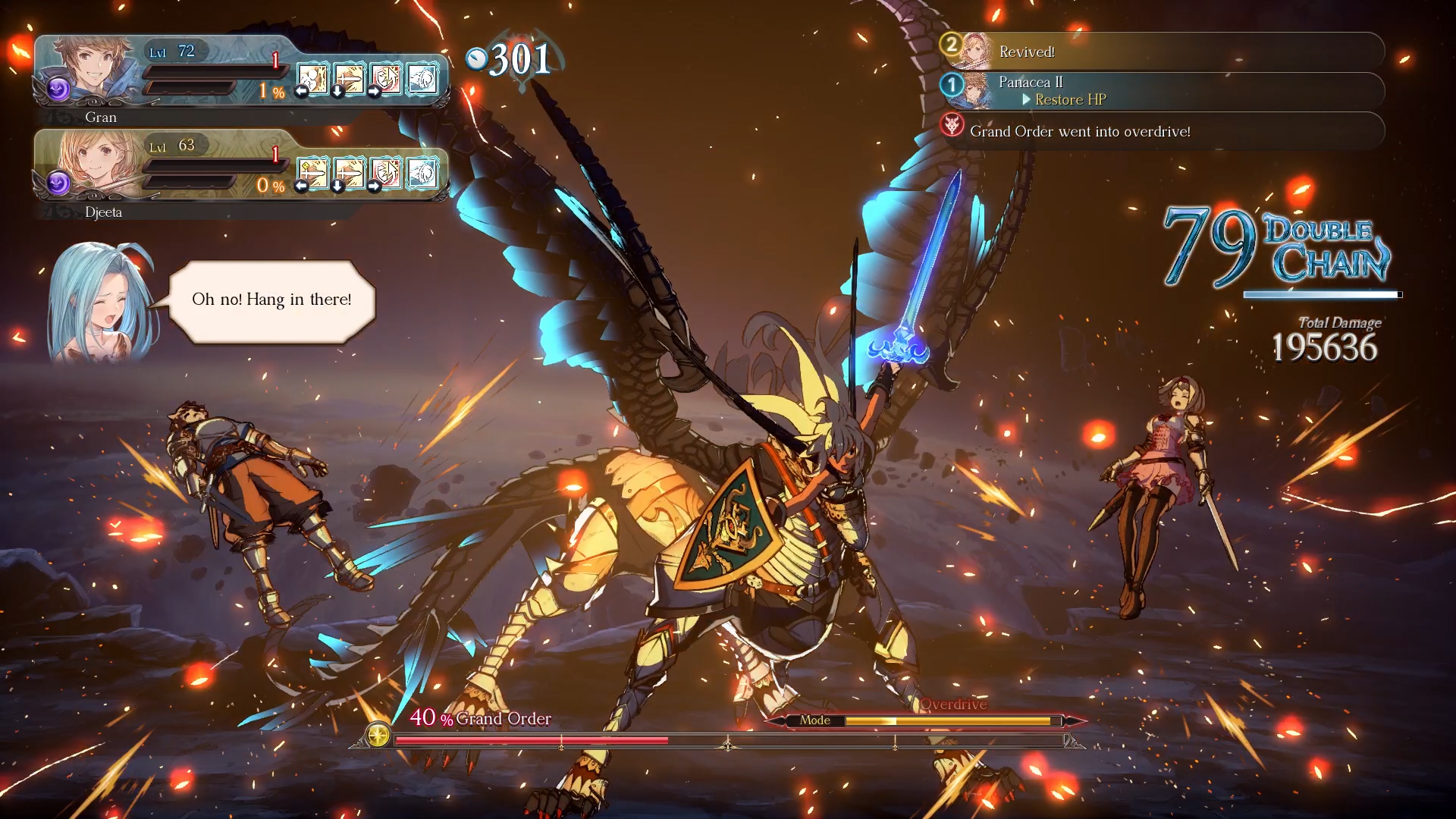Select the Grand Order overdrive log notification
Viewport: 1456px width, 819px height.
click(1162, 131)
